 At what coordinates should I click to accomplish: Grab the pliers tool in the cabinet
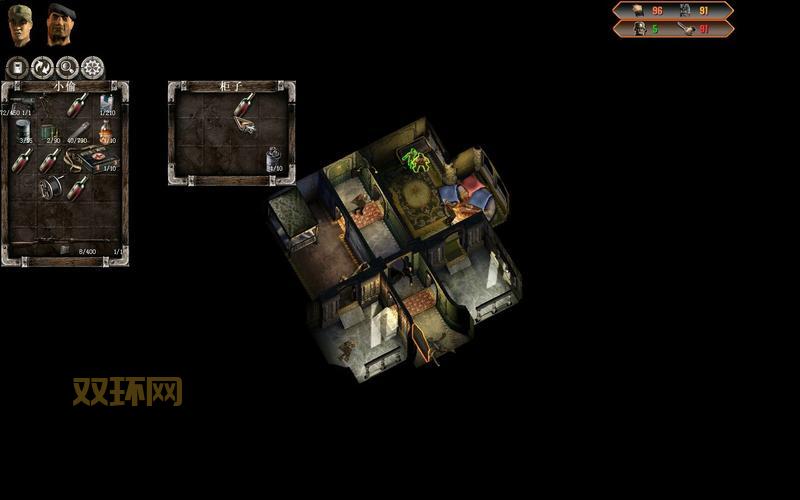(245, 125)
